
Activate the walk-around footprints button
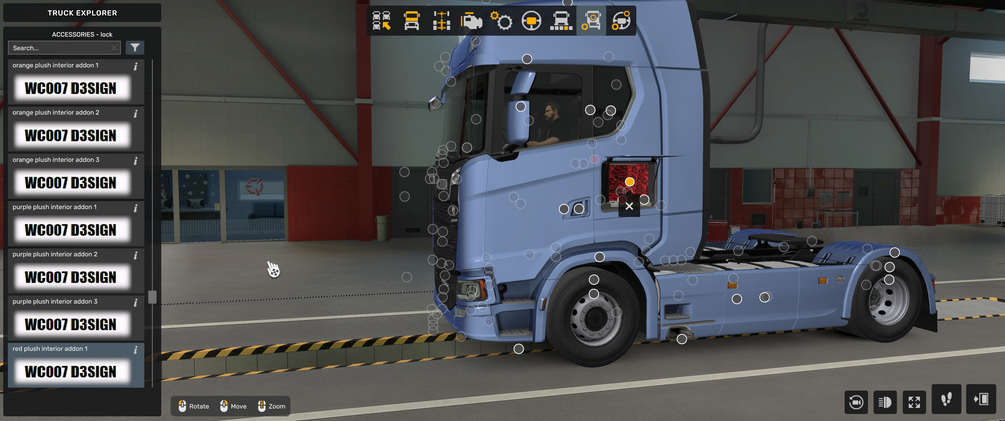946,400
